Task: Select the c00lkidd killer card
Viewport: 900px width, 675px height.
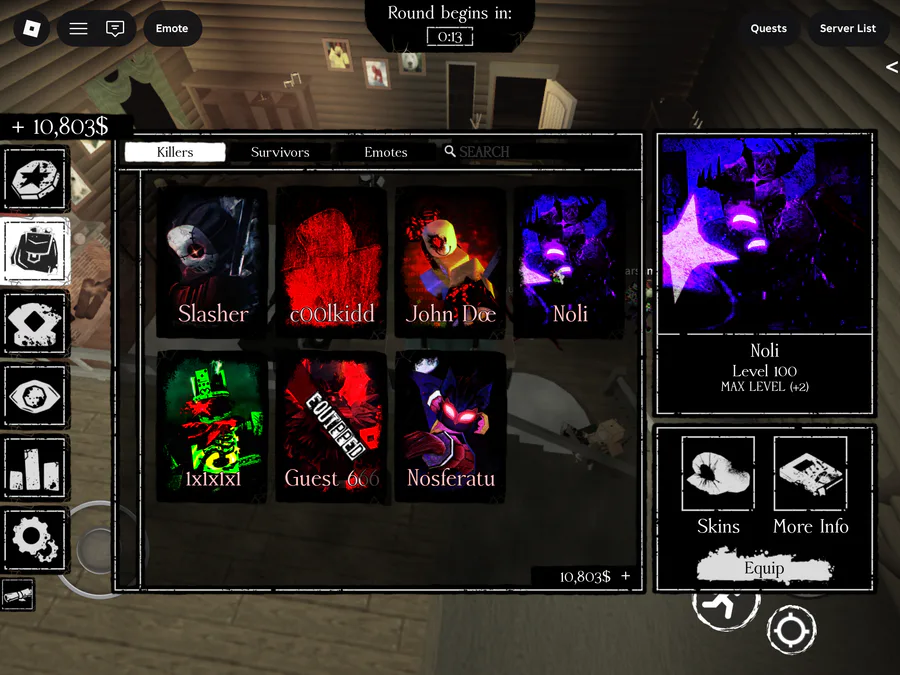Action: [332, 260]
